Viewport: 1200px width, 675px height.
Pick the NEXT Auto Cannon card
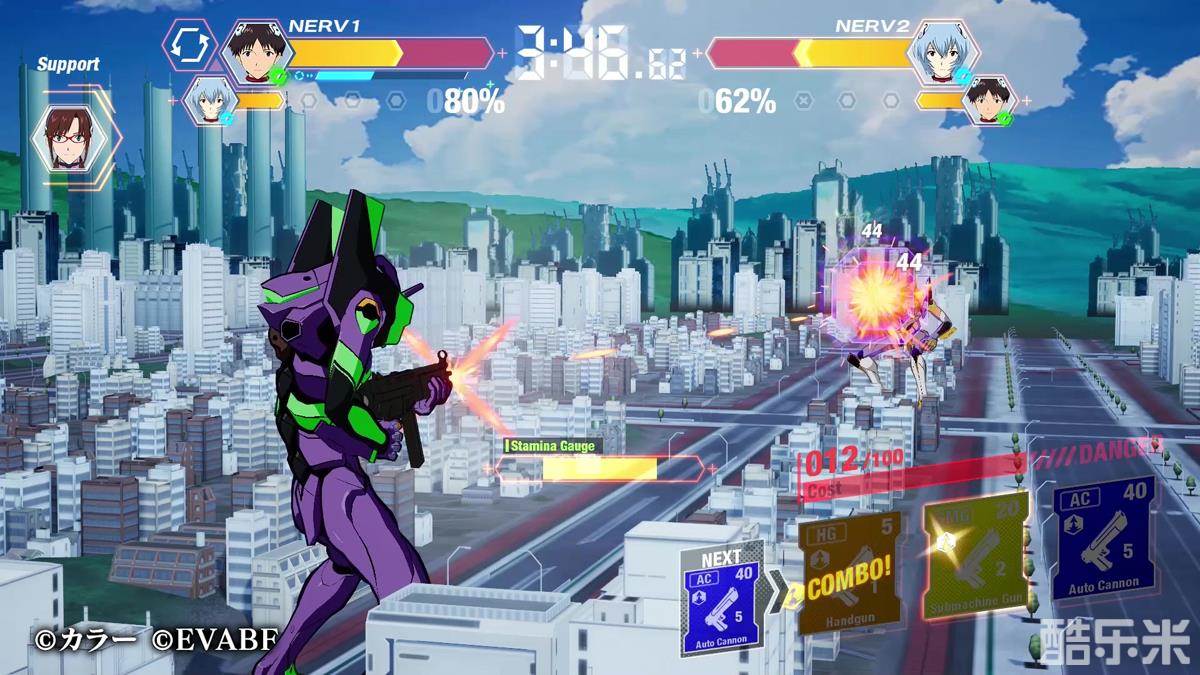tap(723, 598)
